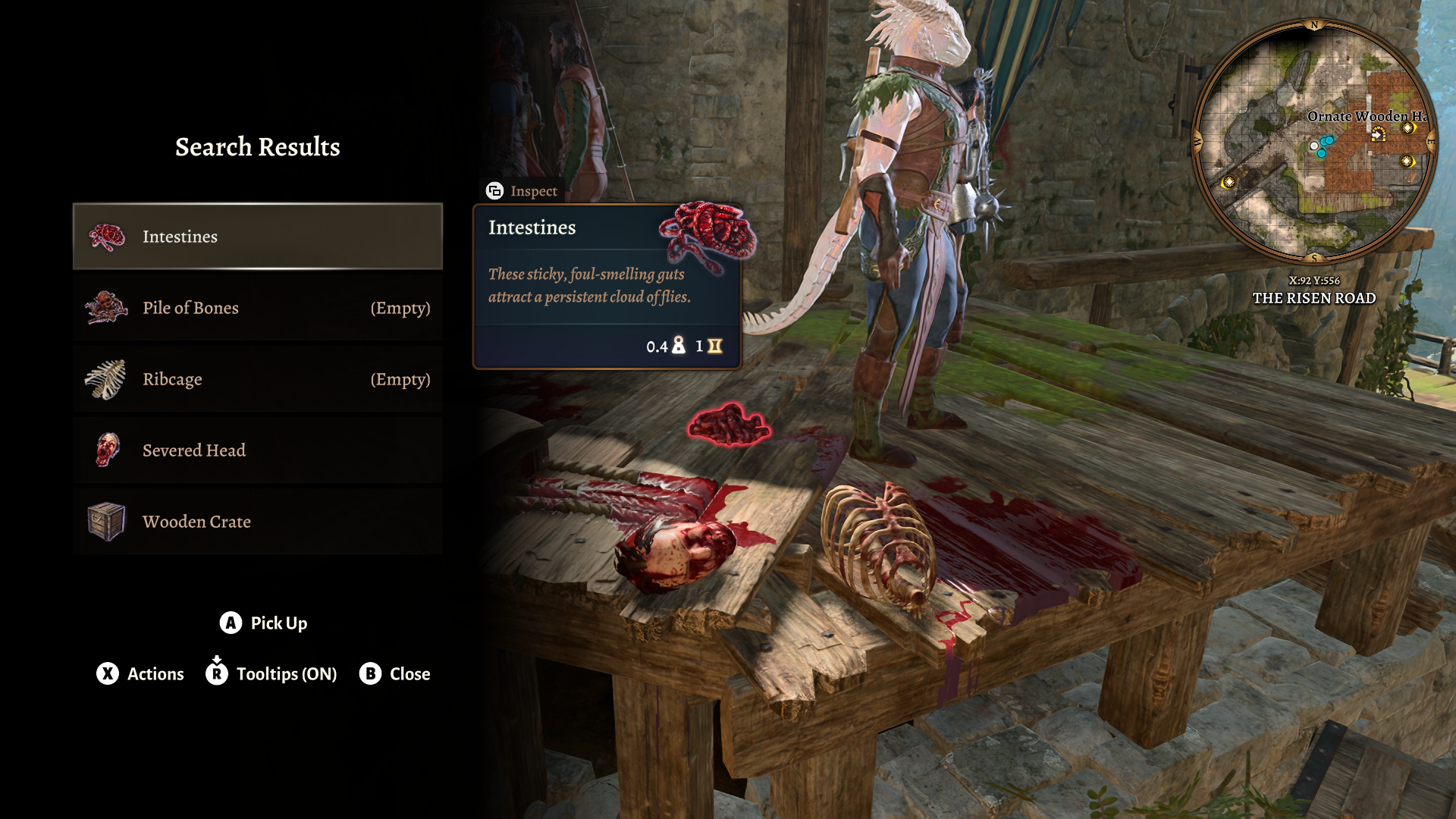Select the highlighted Intestines list entry
Image resolution: width=1456 pixels, height=819 pixels.
[257, 236]
